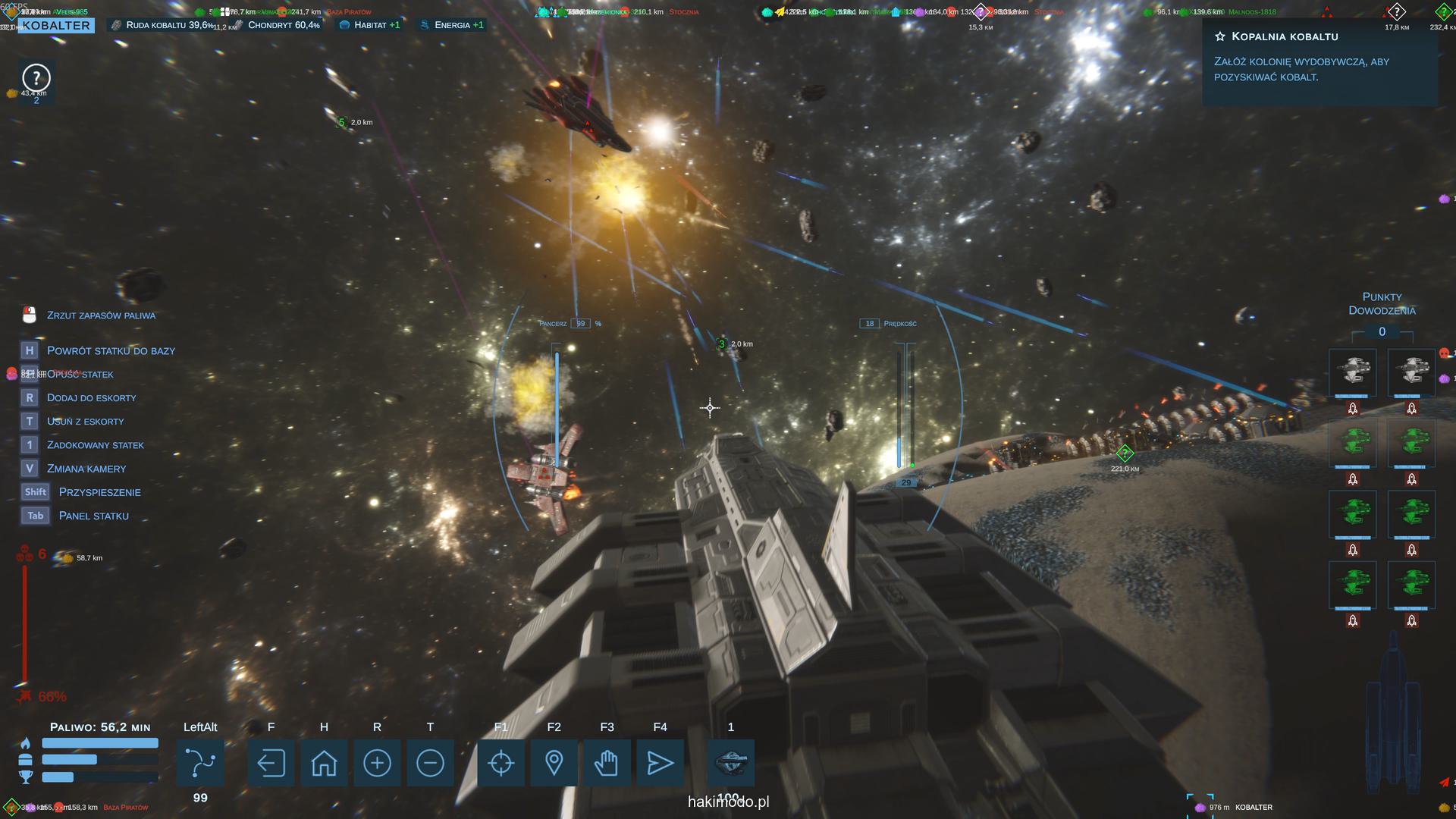The image size is (1456, 819).
Task: Send ship home with the house button
Action: point(324,763)
